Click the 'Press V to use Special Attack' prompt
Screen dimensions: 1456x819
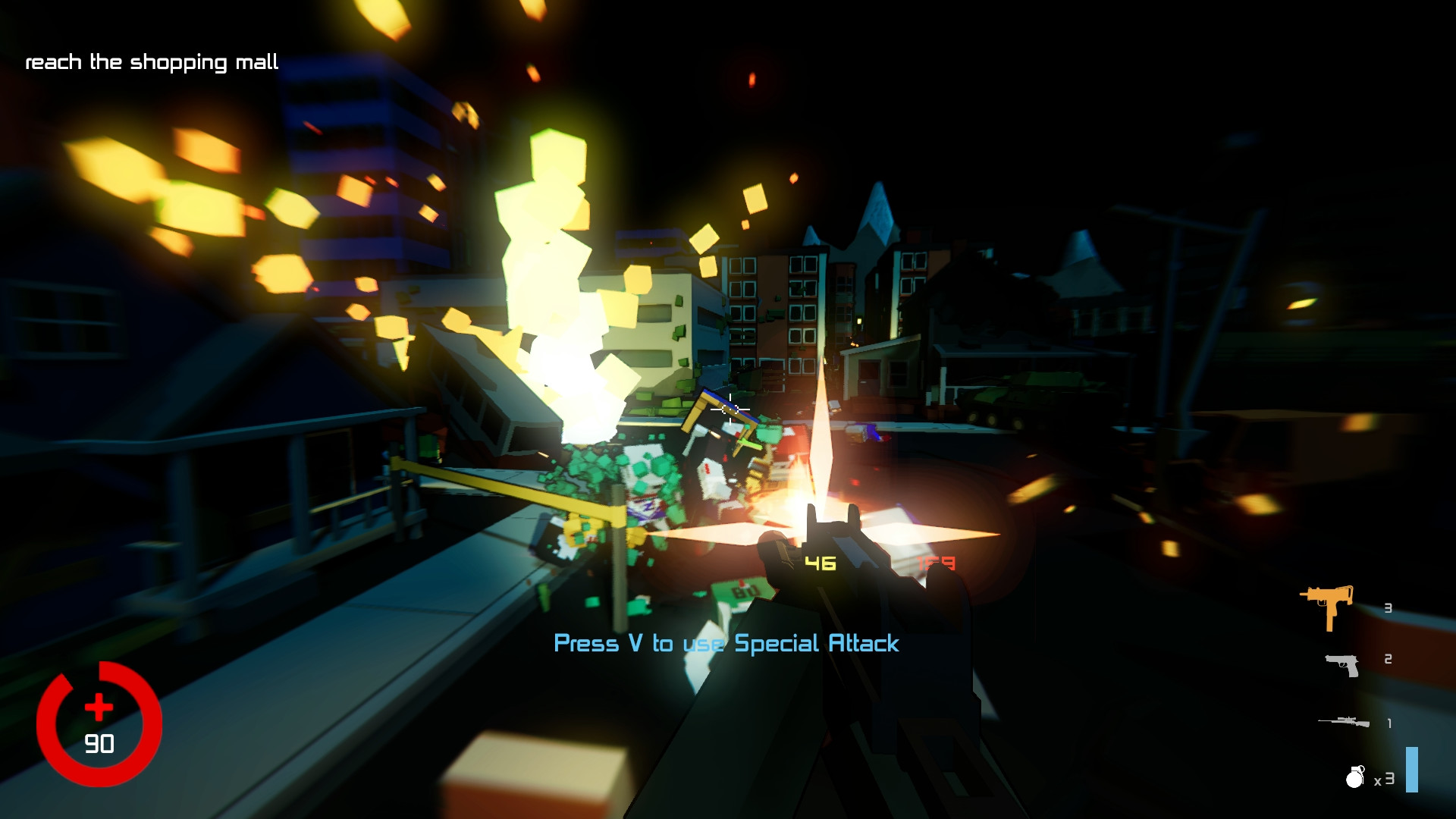click(x=726, y=644)
